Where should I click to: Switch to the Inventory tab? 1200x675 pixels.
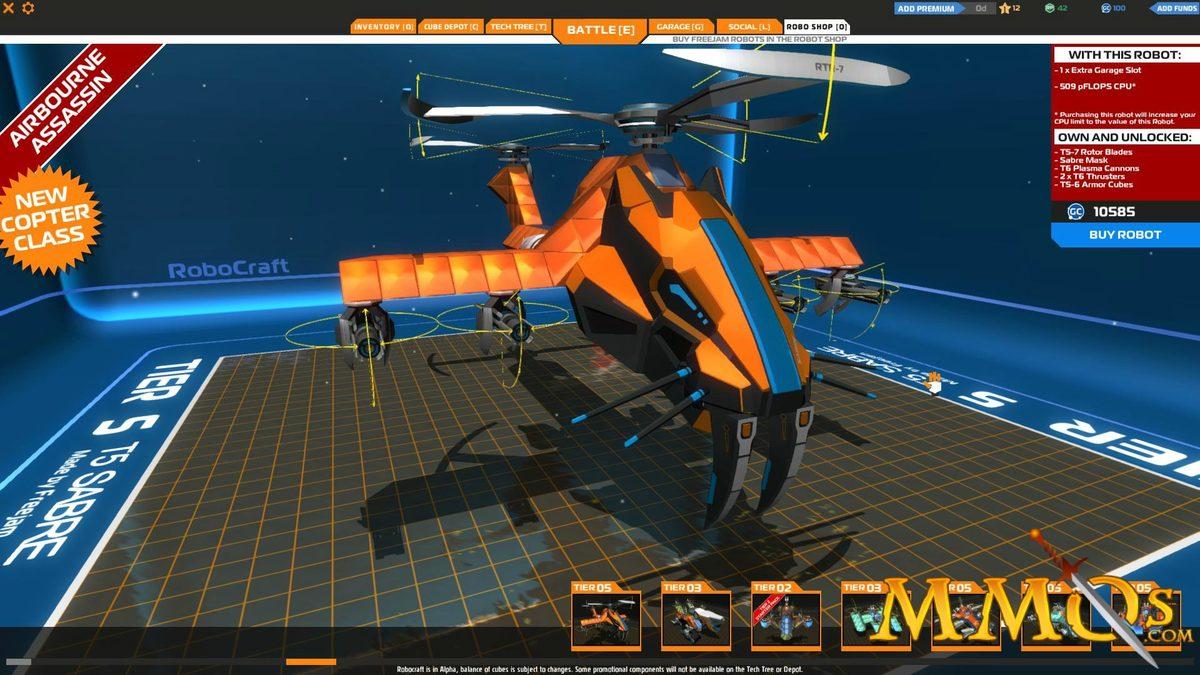pyautogui.click(x=383, y=27)
